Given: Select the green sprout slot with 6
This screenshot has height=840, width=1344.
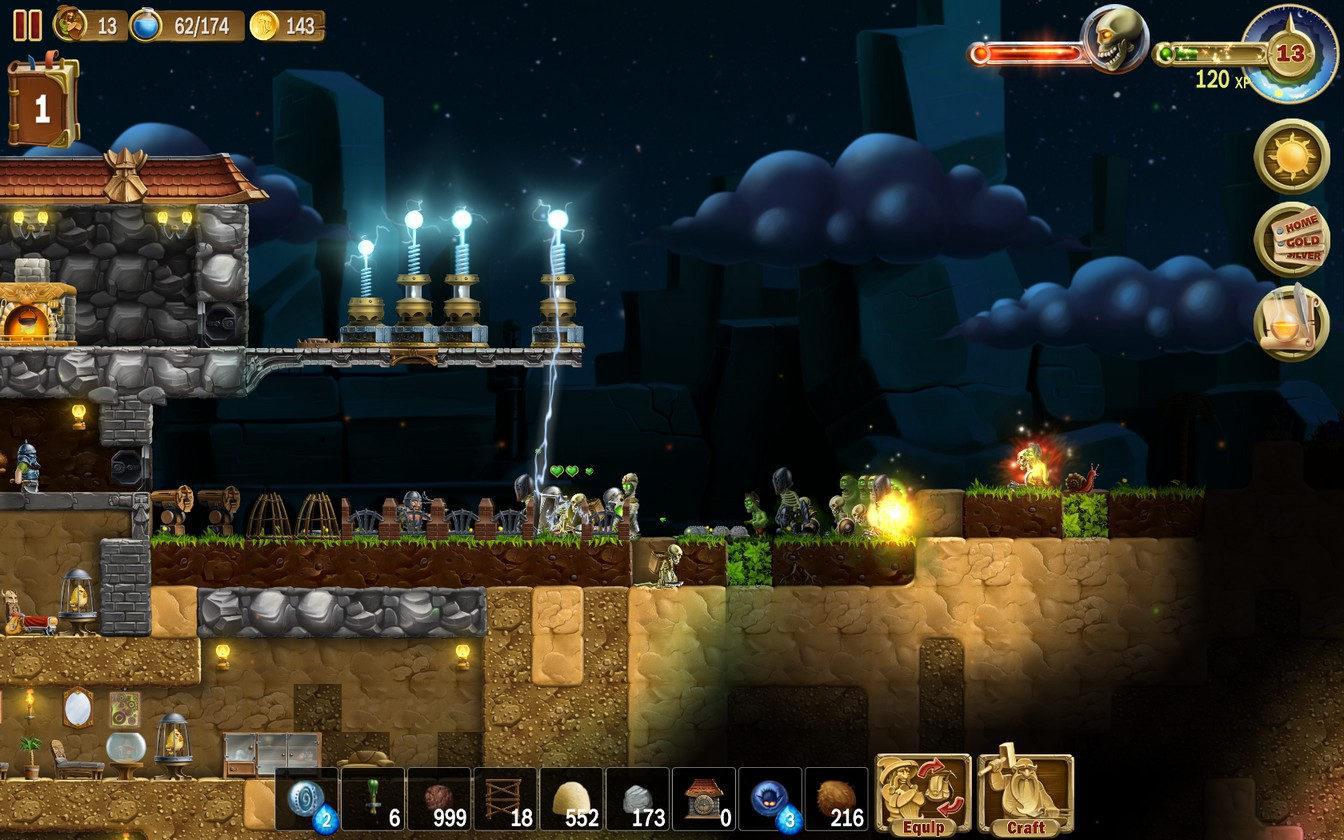Looking at the screenshot, I should (x=373, y=799).
